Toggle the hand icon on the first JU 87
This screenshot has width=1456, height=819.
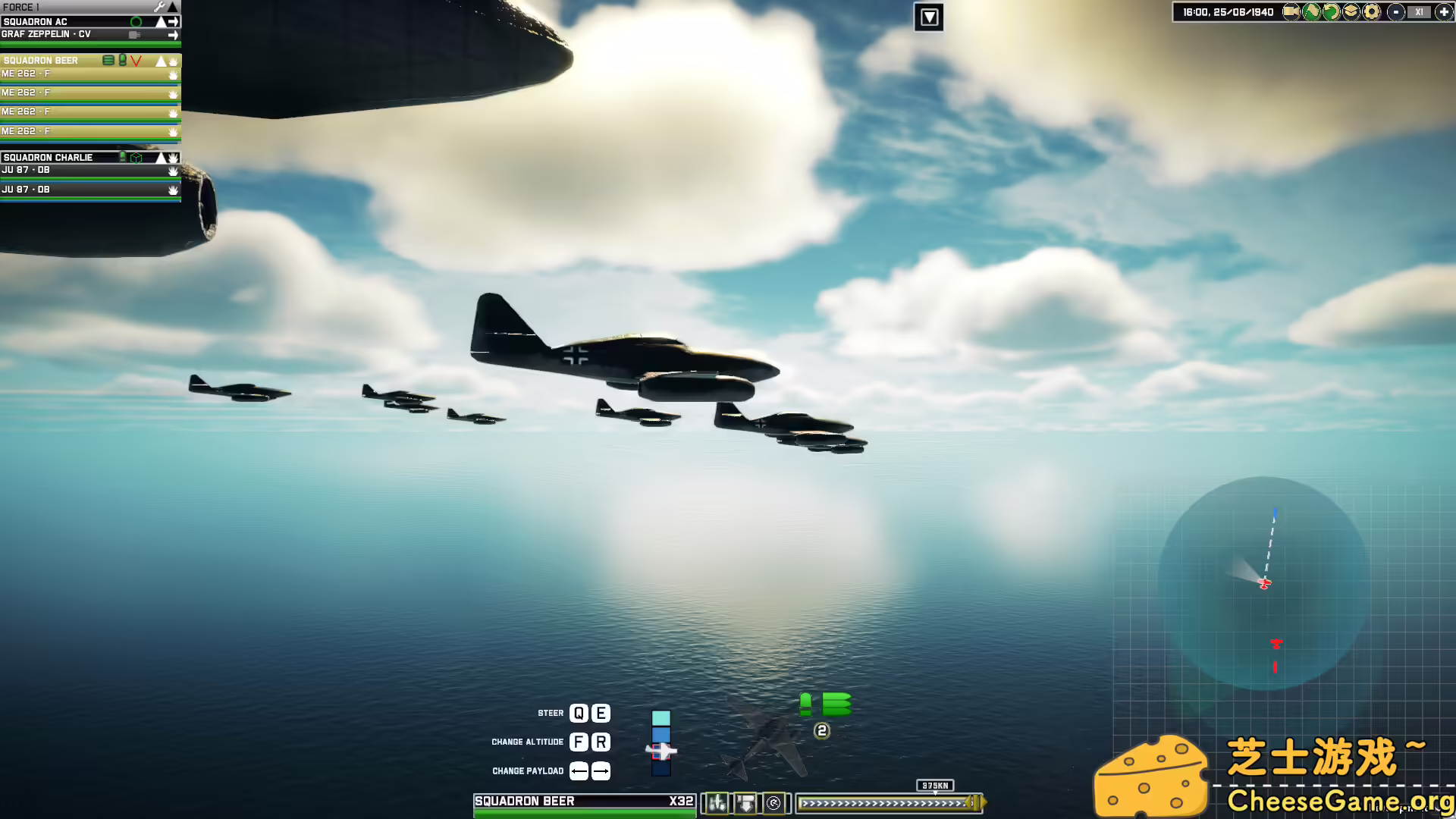coord(174,170)
